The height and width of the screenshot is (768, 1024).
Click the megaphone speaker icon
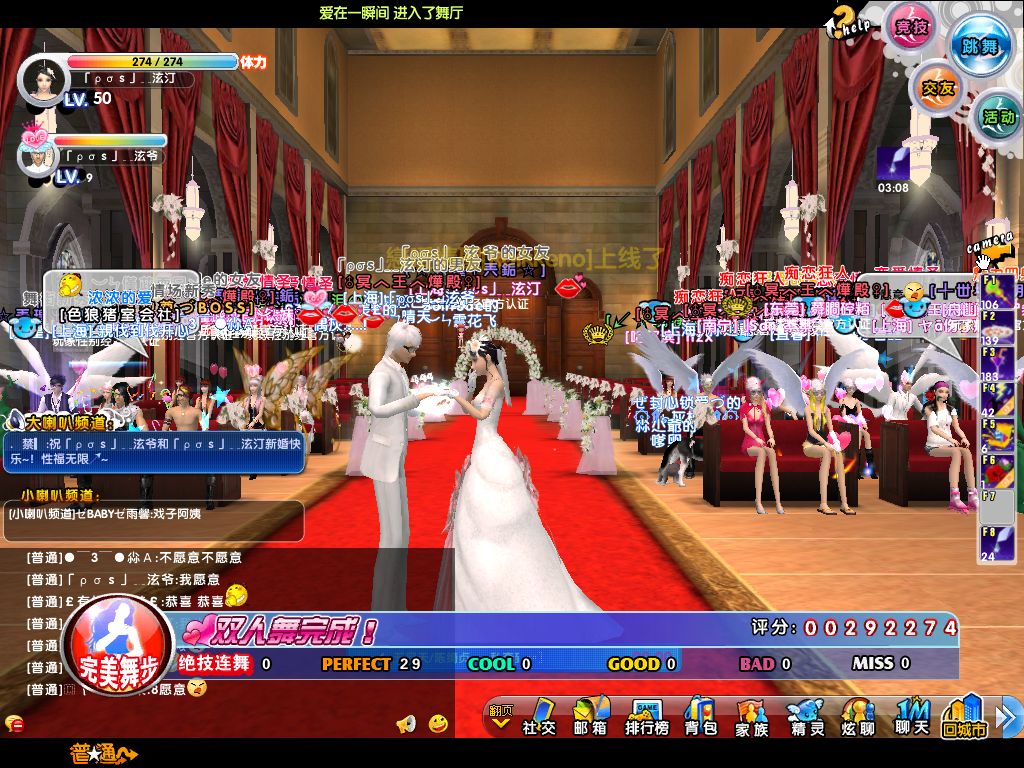(x=406, y=723)
